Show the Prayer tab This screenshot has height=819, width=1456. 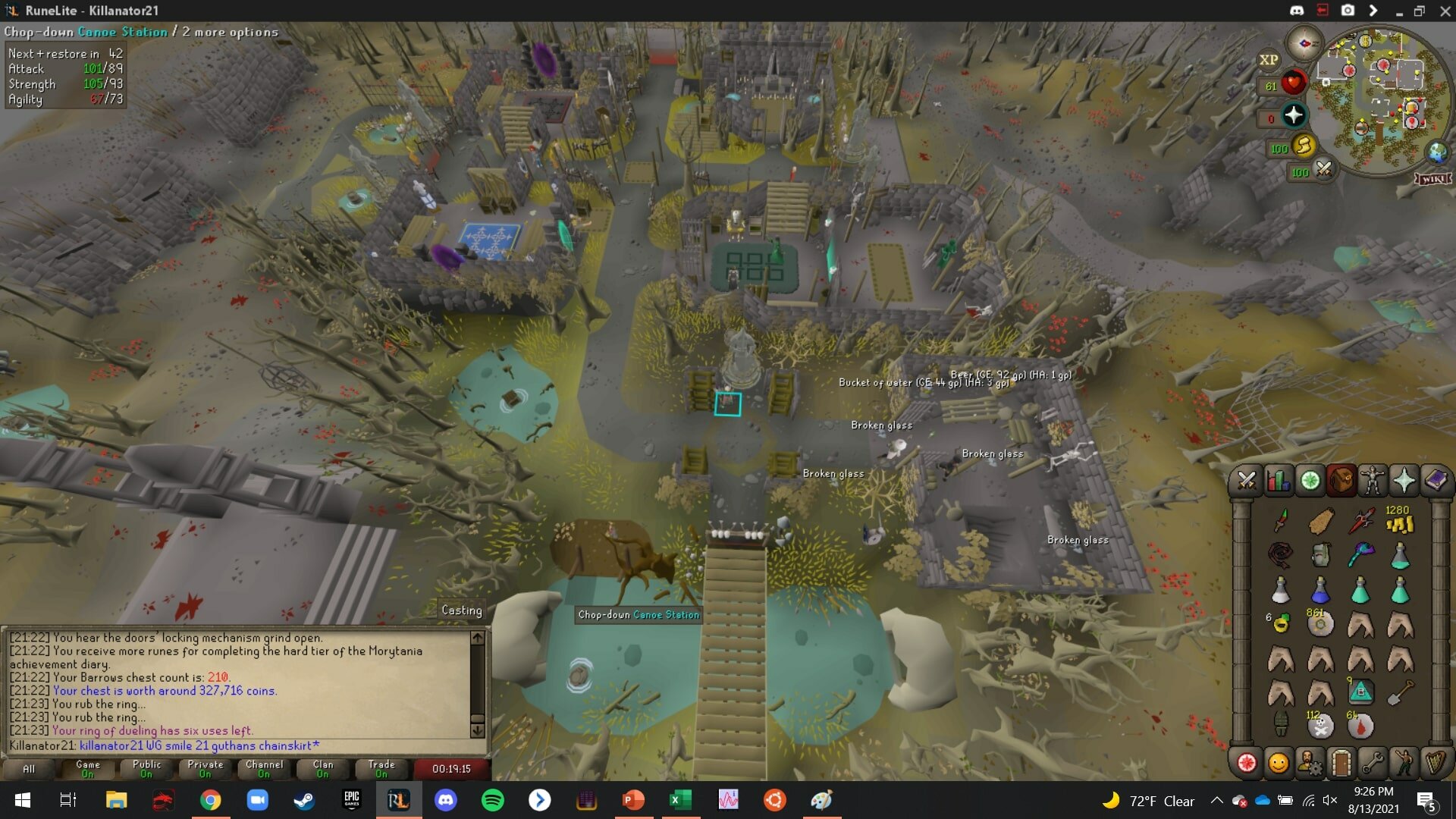(1404, 481)
